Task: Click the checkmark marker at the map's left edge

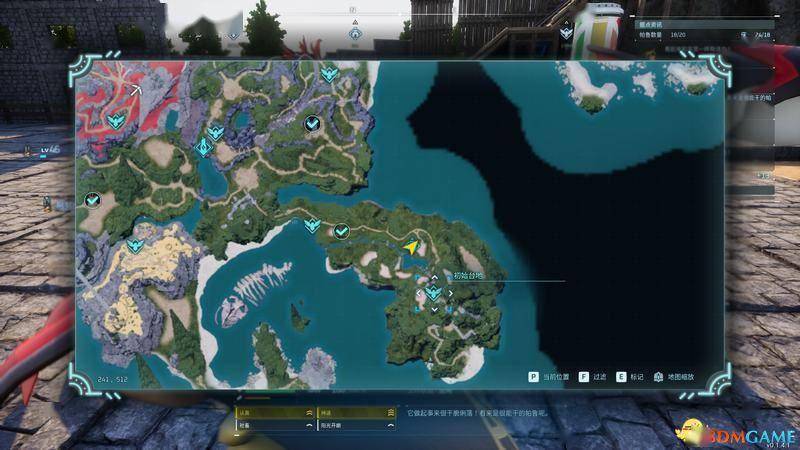Action: point(92,200)
